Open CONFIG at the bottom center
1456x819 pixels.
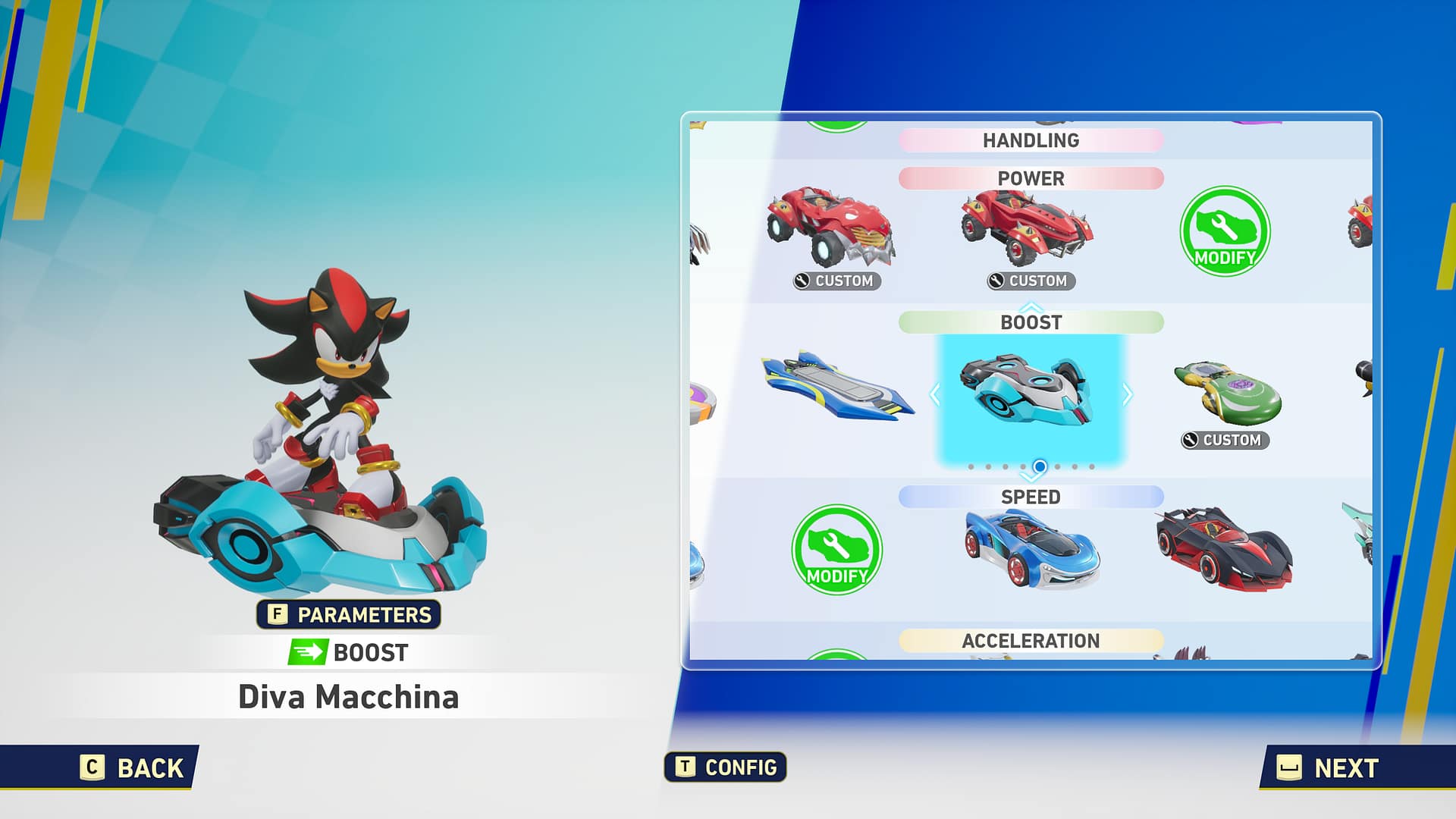[724, 767]
